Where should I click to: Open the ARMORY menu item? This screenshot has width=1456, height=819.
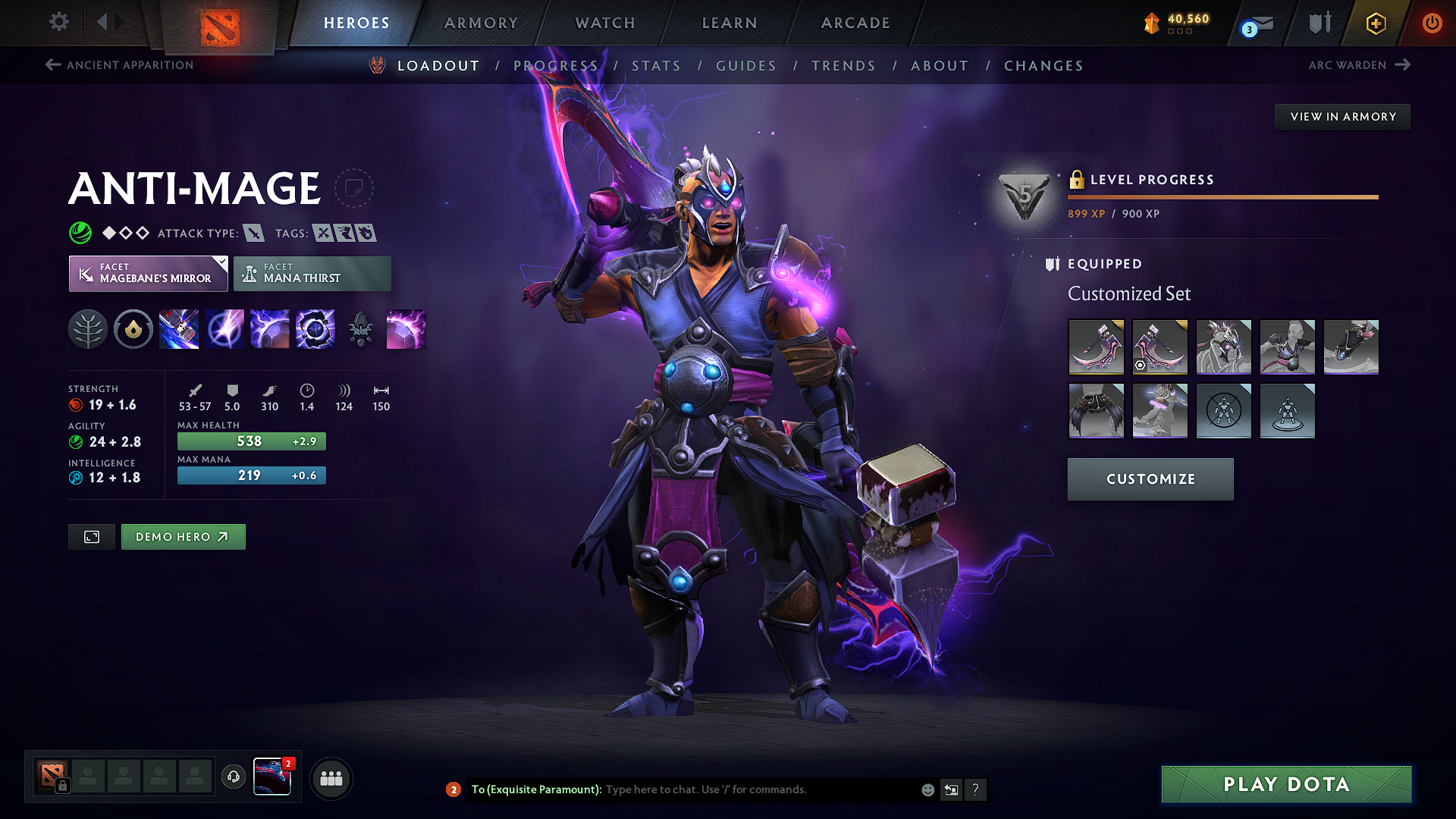point(481,23)
